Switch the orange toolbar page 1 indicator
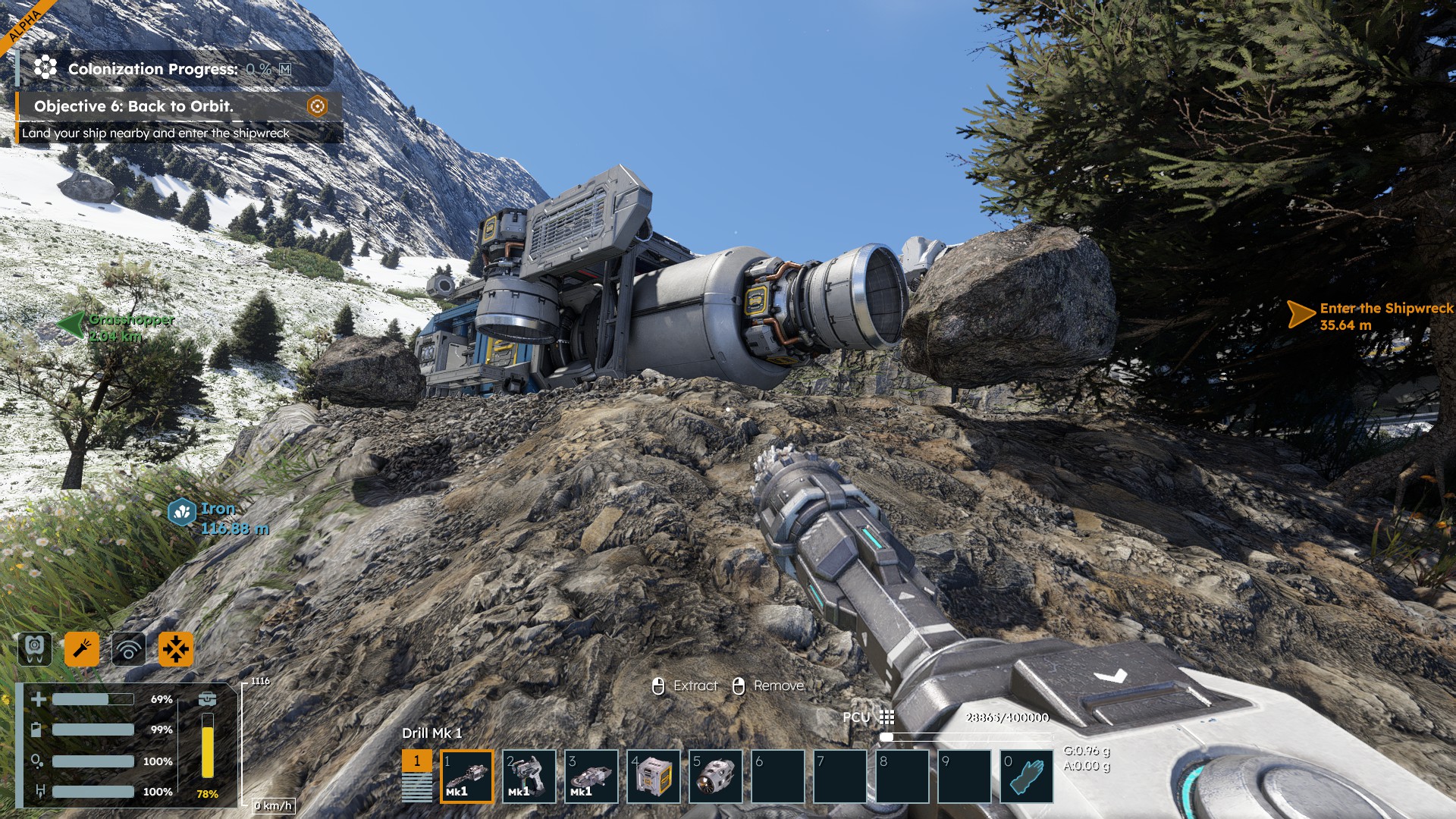The image size is (1456, 819). (x=416, y=761)
